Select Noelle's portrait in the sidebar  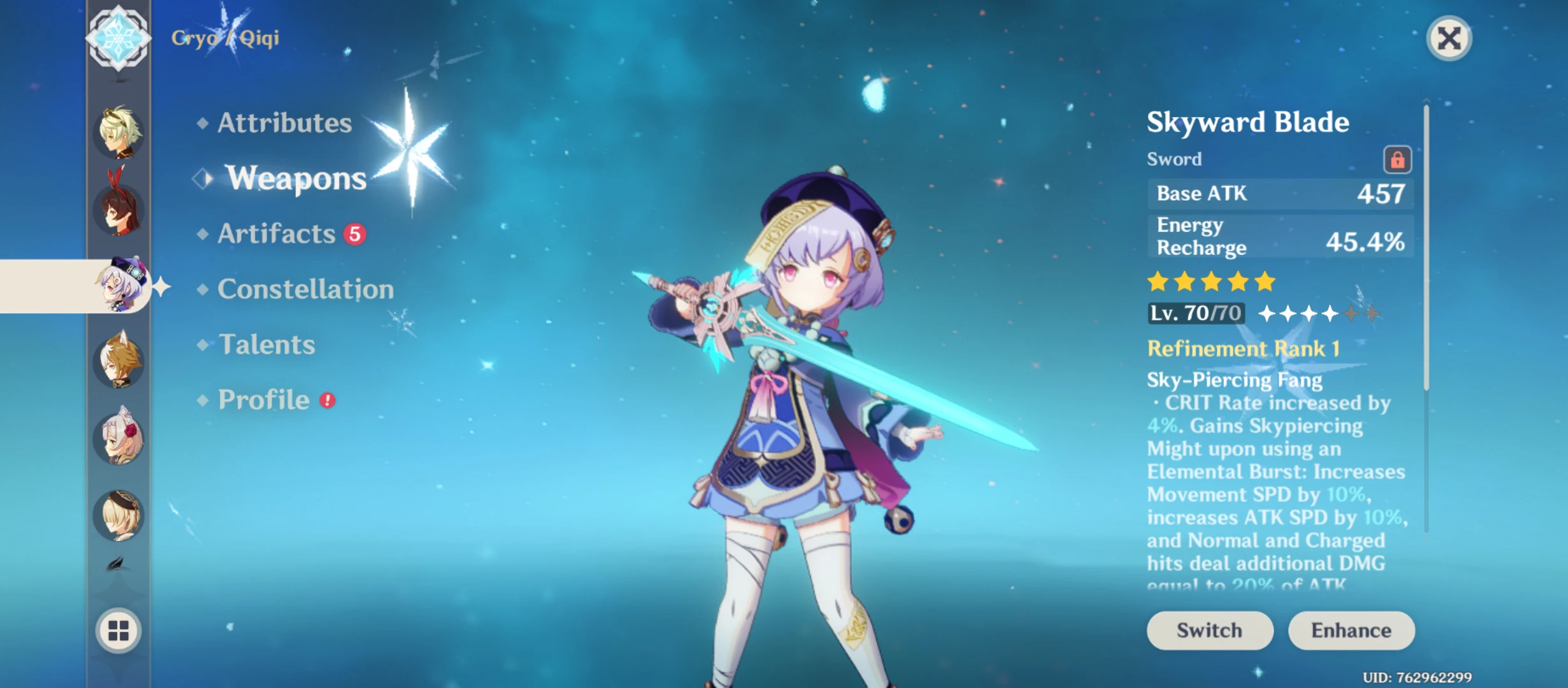[118, 440]
